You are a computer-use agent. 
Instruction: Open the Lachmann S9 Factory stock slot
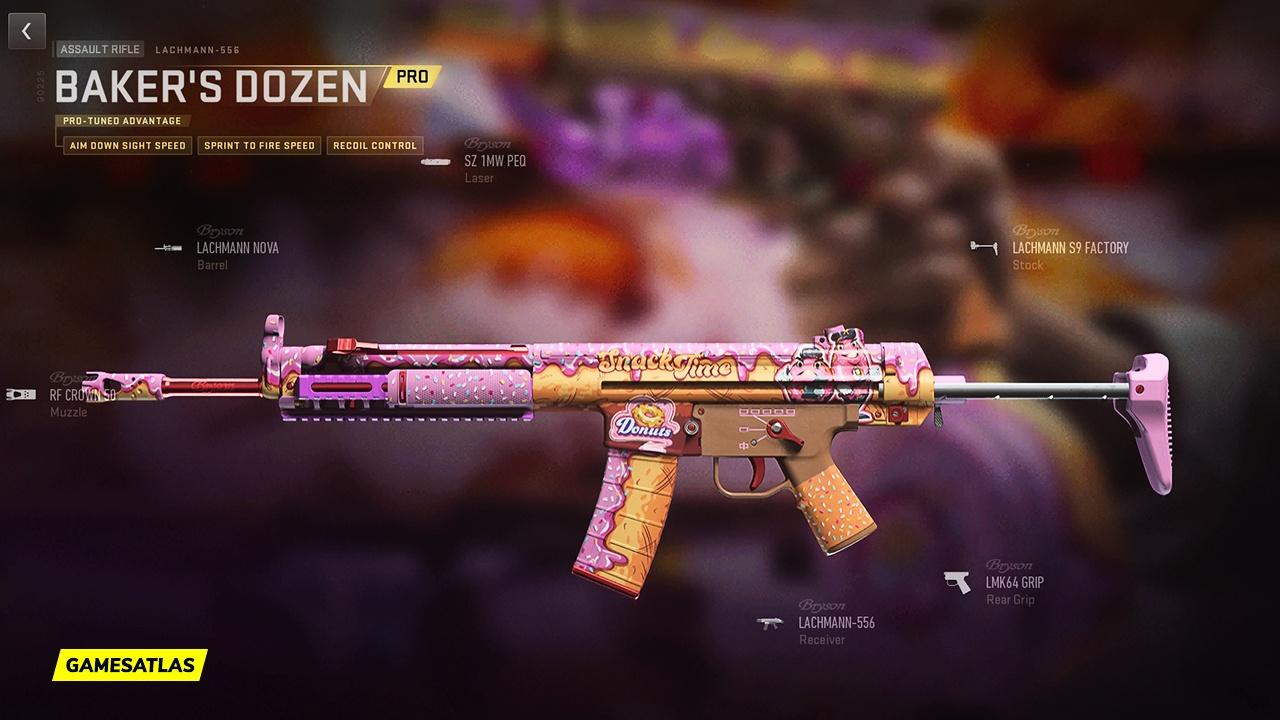coord(1069,248)
